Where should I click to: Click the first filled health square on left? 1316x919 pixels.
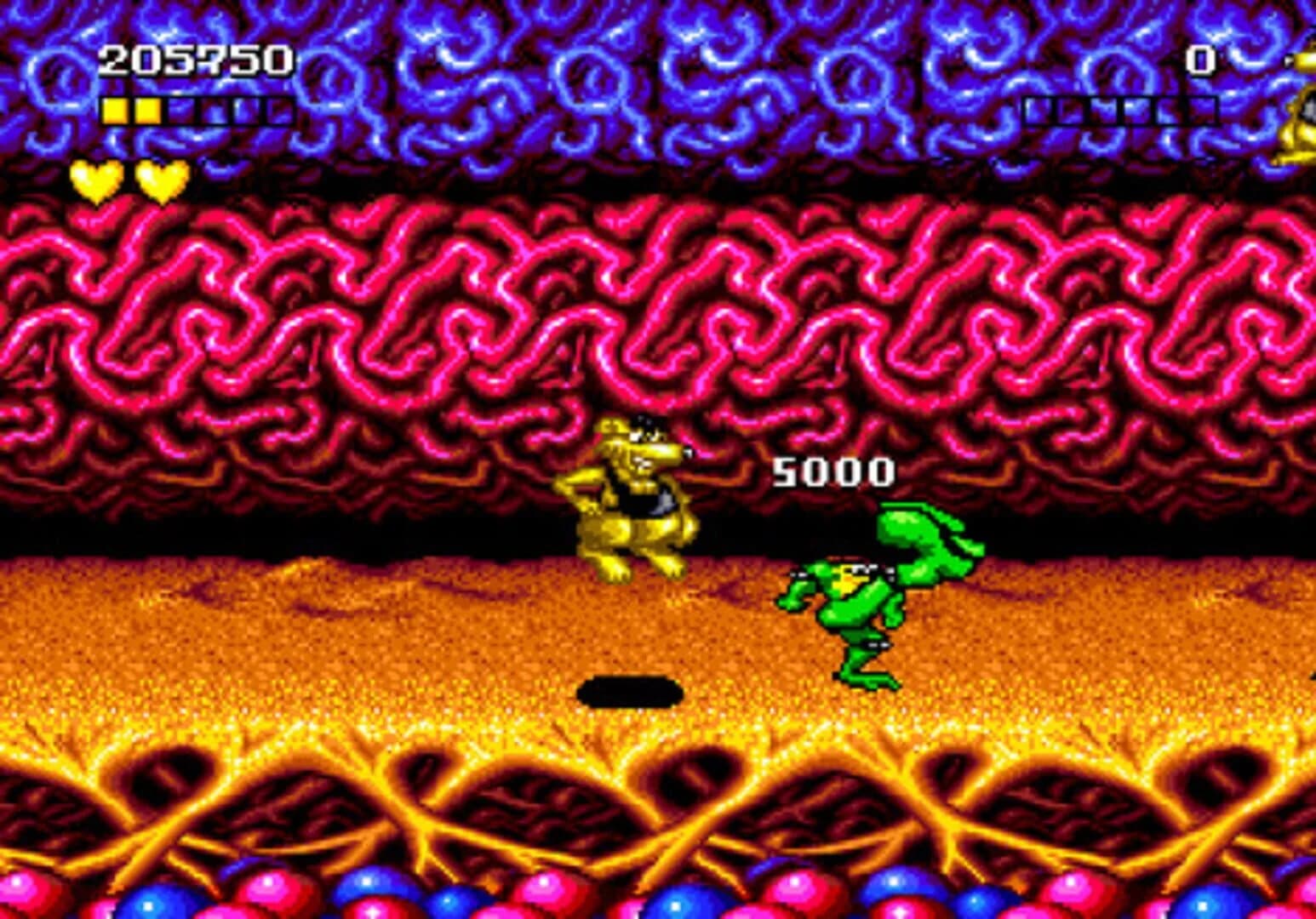tap(114, 109)
